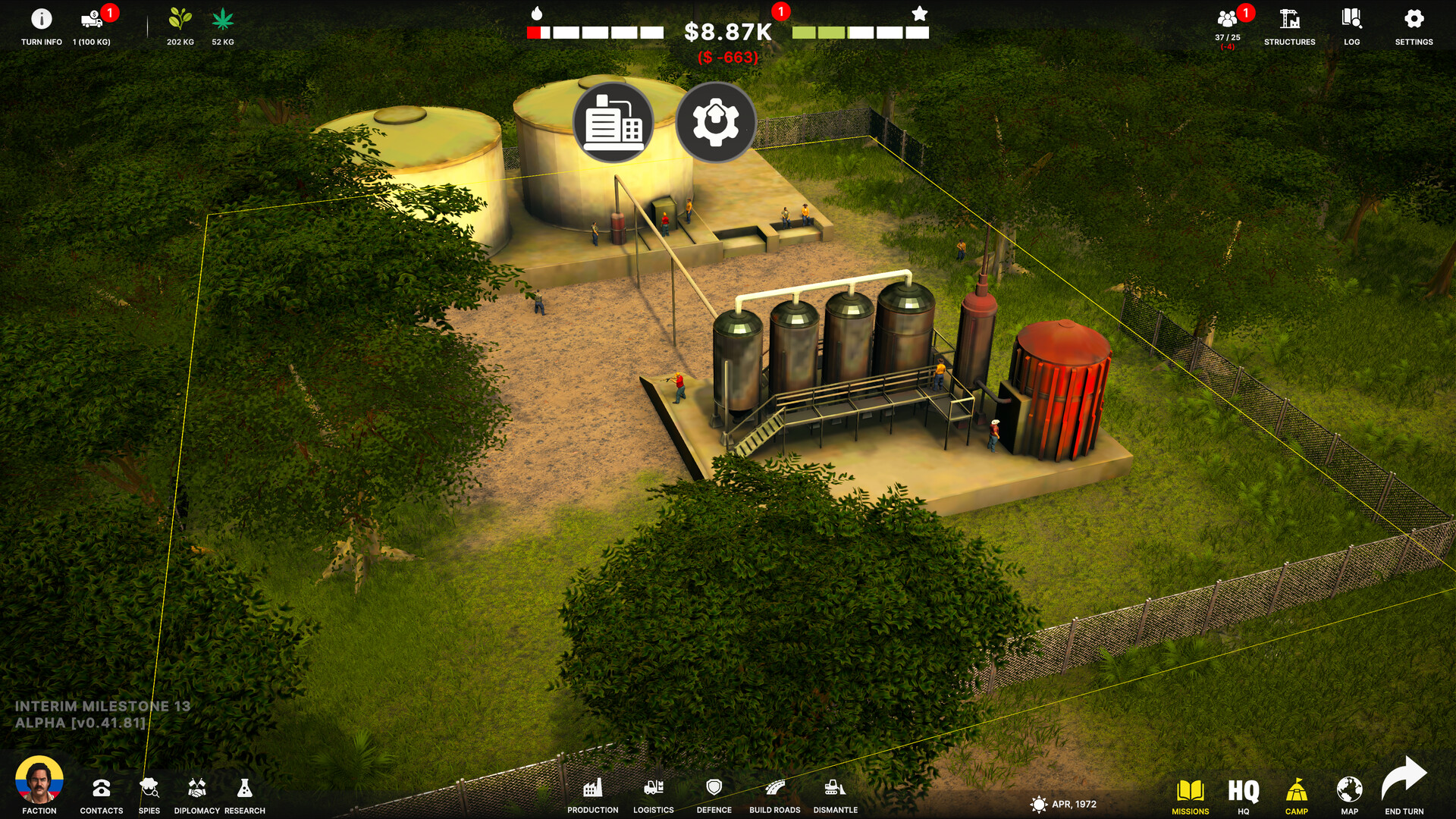Select the Defence build category
The image size is (1456, 819).
pos(714,790)
